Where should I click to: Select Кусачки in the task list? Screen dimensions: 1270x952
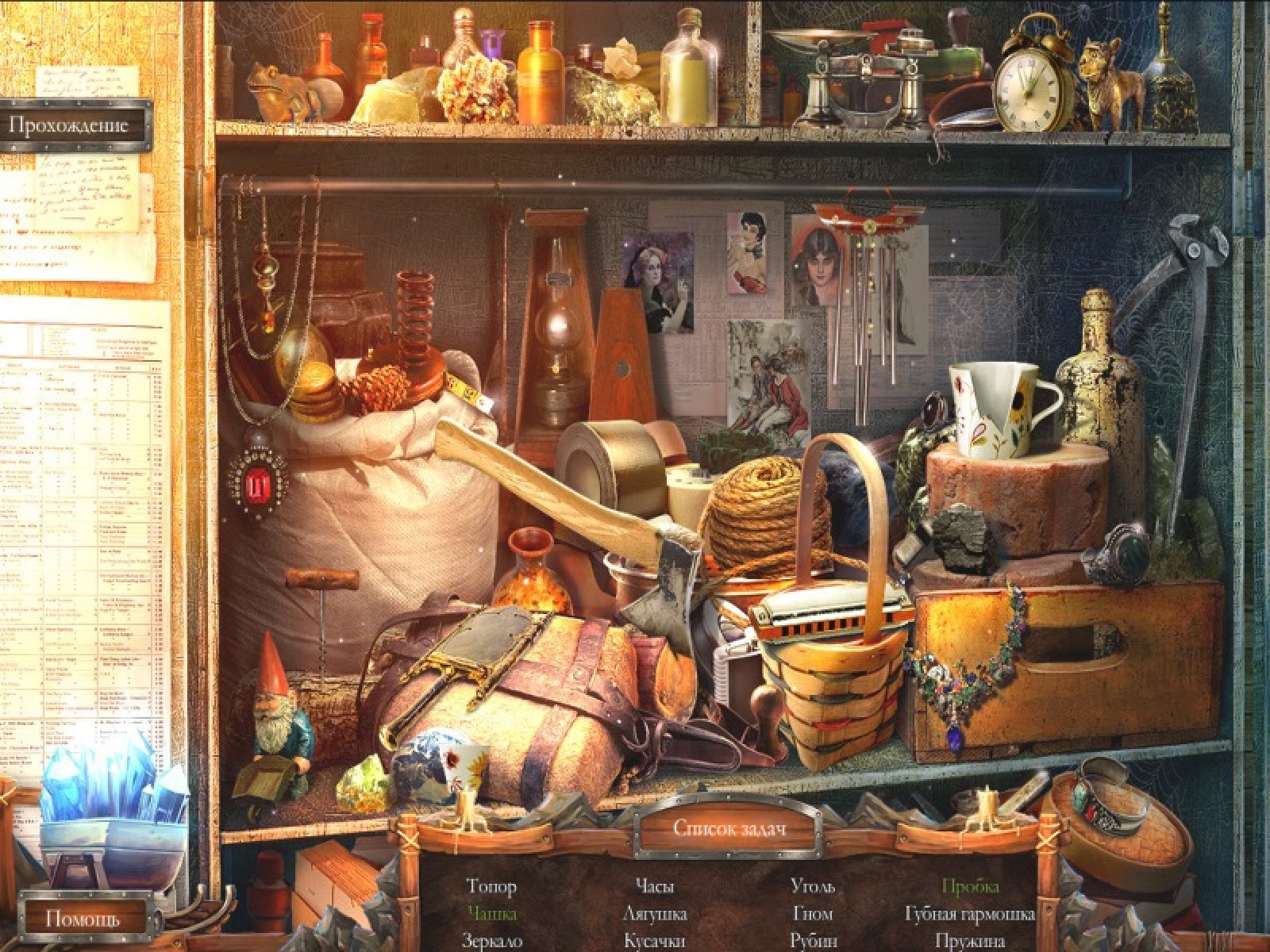click(655, 941)
